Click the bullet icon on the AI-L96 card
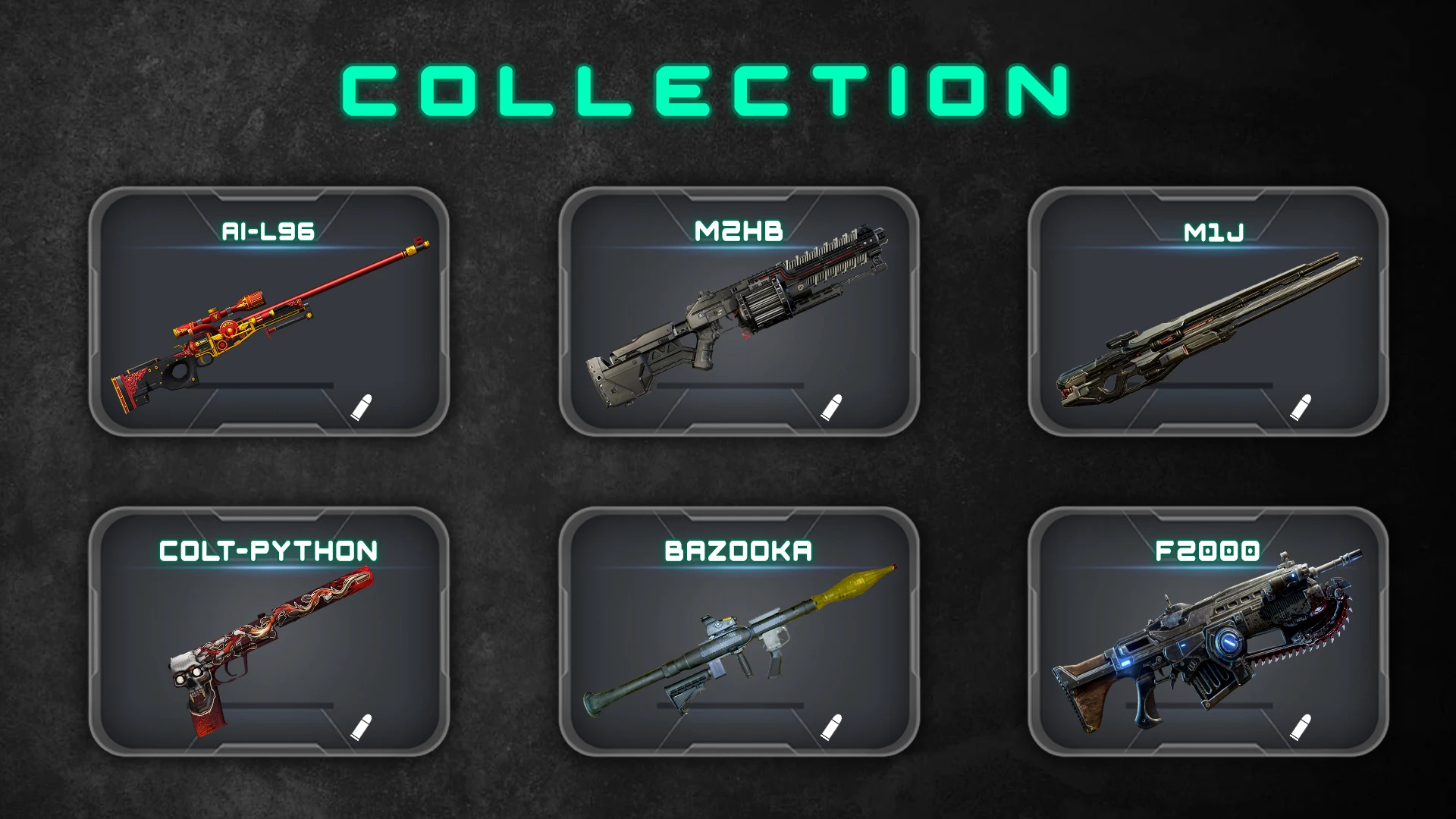This screenshot has width=1456, height=819. click(362, 407)
